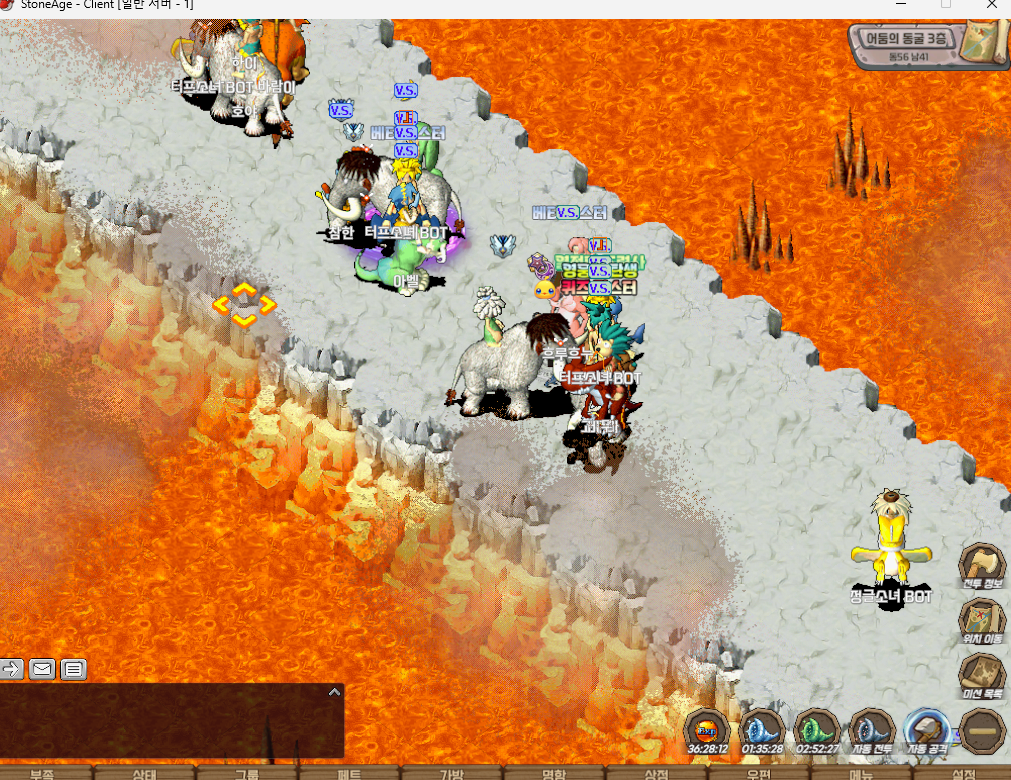Open the mail envelope button above chat
The image size is (1011, 780).
tap(42, 669)
